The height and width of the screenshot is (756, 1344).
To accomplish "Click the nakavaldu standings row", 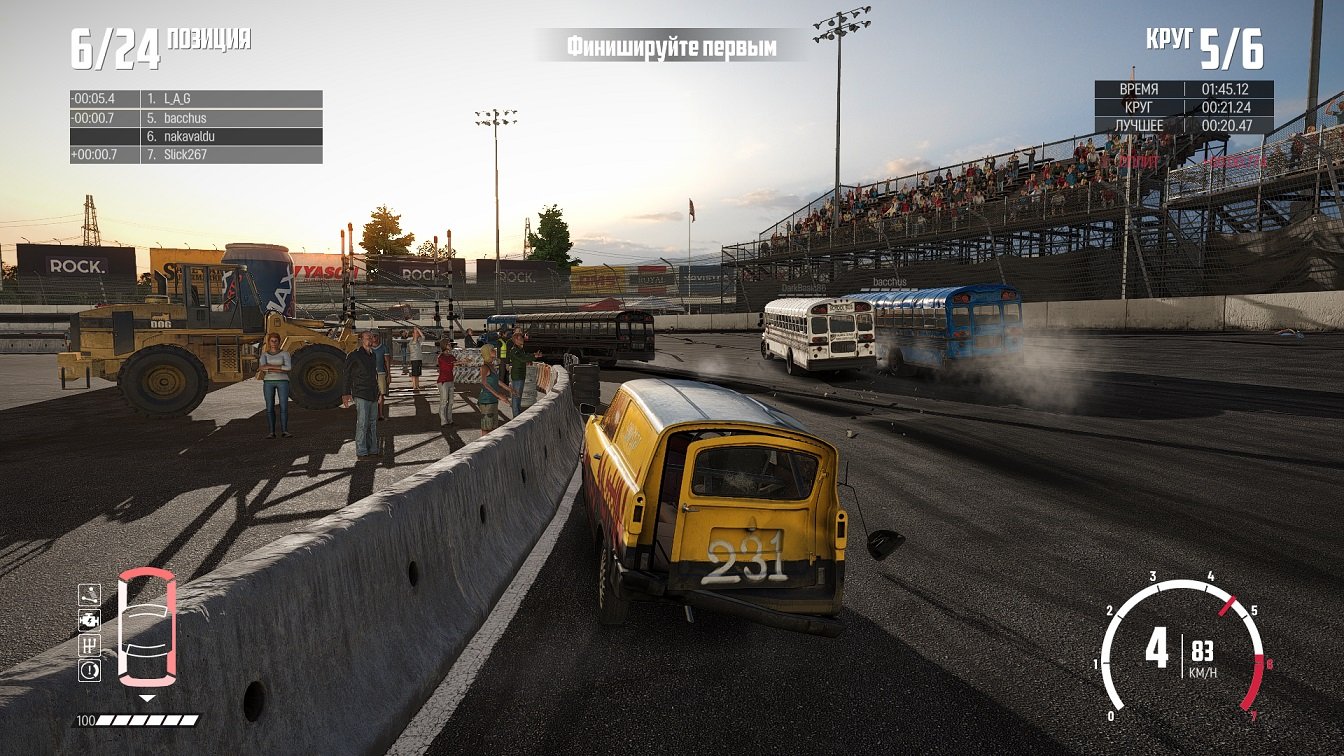I will coord(196,136).
